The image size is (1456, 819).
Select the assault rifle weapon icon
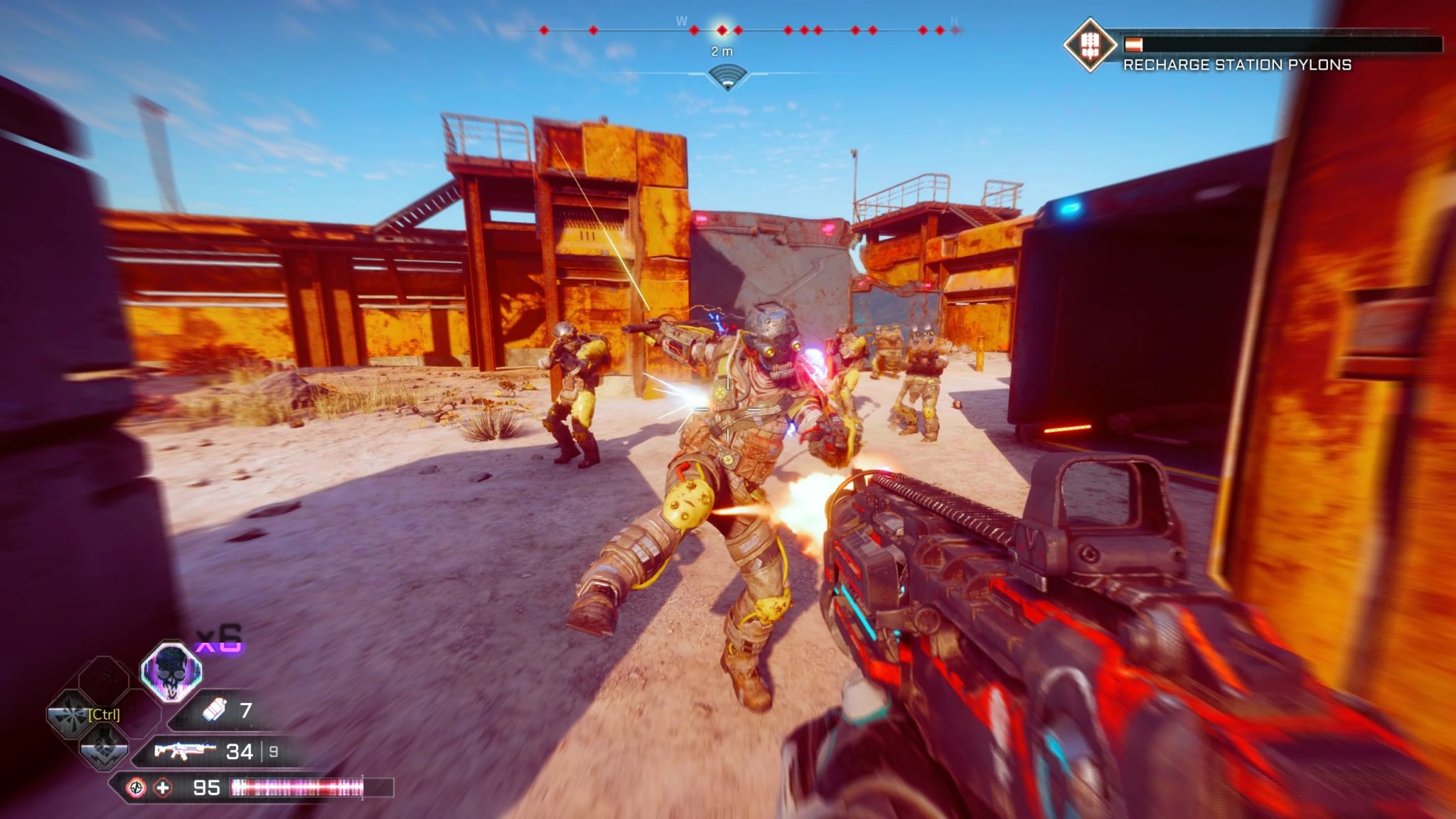tap(184, 751)
